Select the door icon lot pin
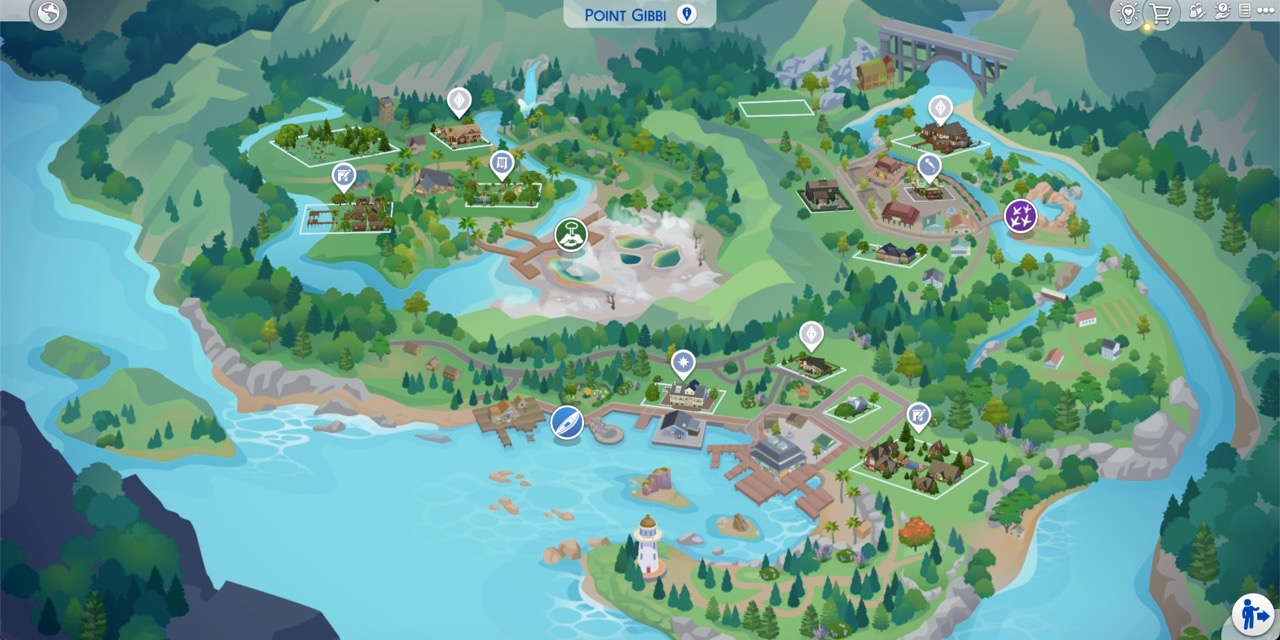Screen dimensions: 1280x640 (502, 163)
